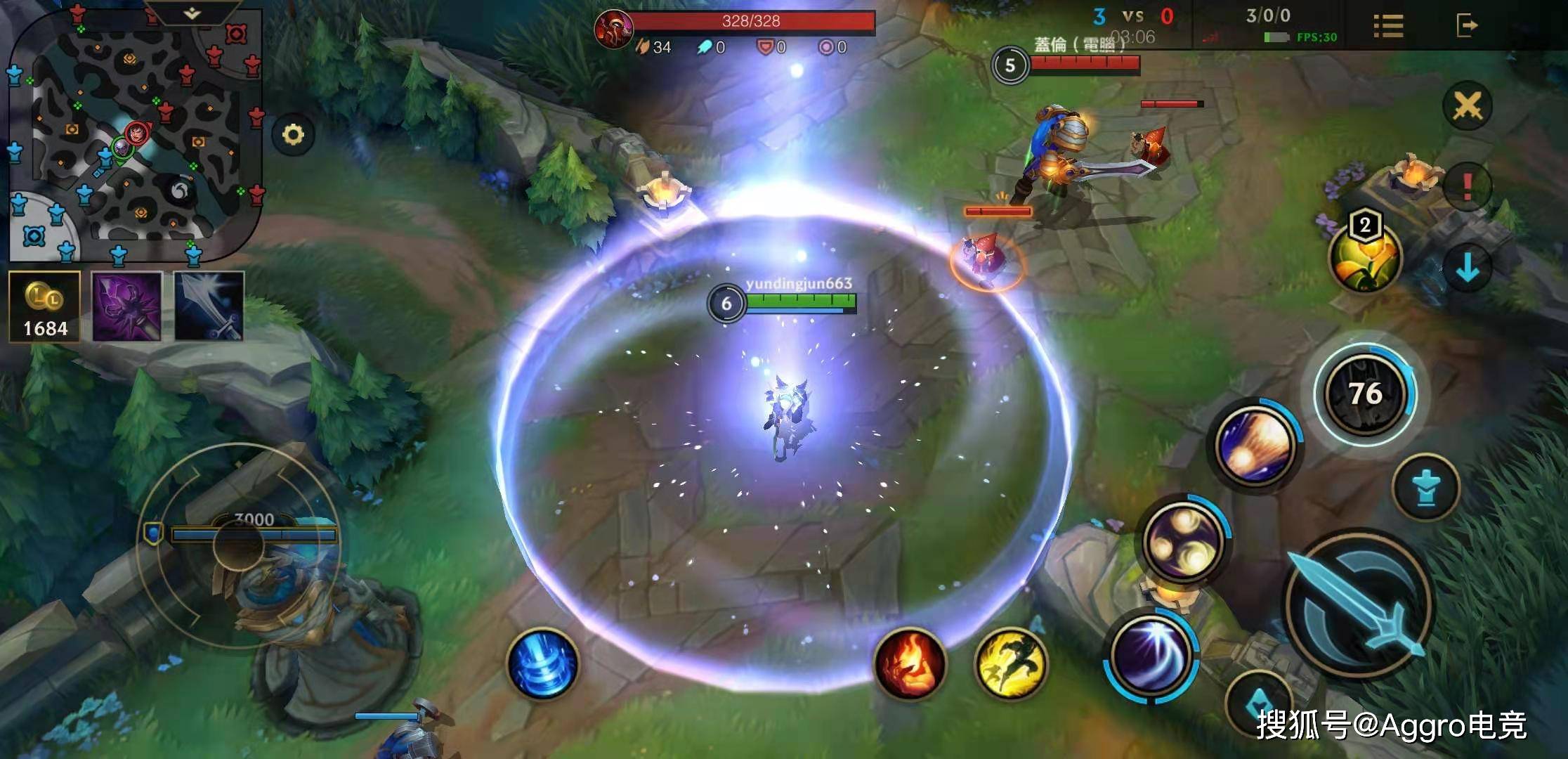Open the minimap in the corner
The height and width of the screenshot is (759, 1568).
click(133, 134)
